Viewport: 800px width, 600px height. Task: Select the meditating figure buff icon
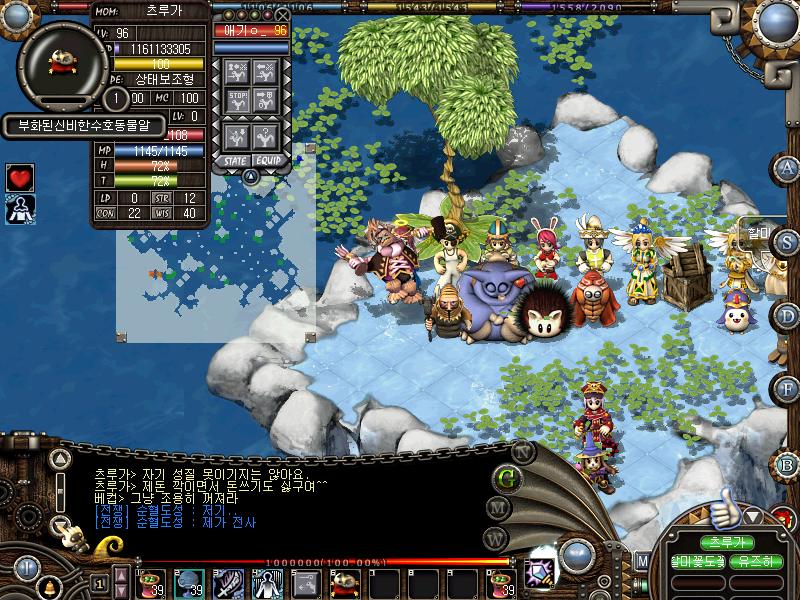coord(20,208)
